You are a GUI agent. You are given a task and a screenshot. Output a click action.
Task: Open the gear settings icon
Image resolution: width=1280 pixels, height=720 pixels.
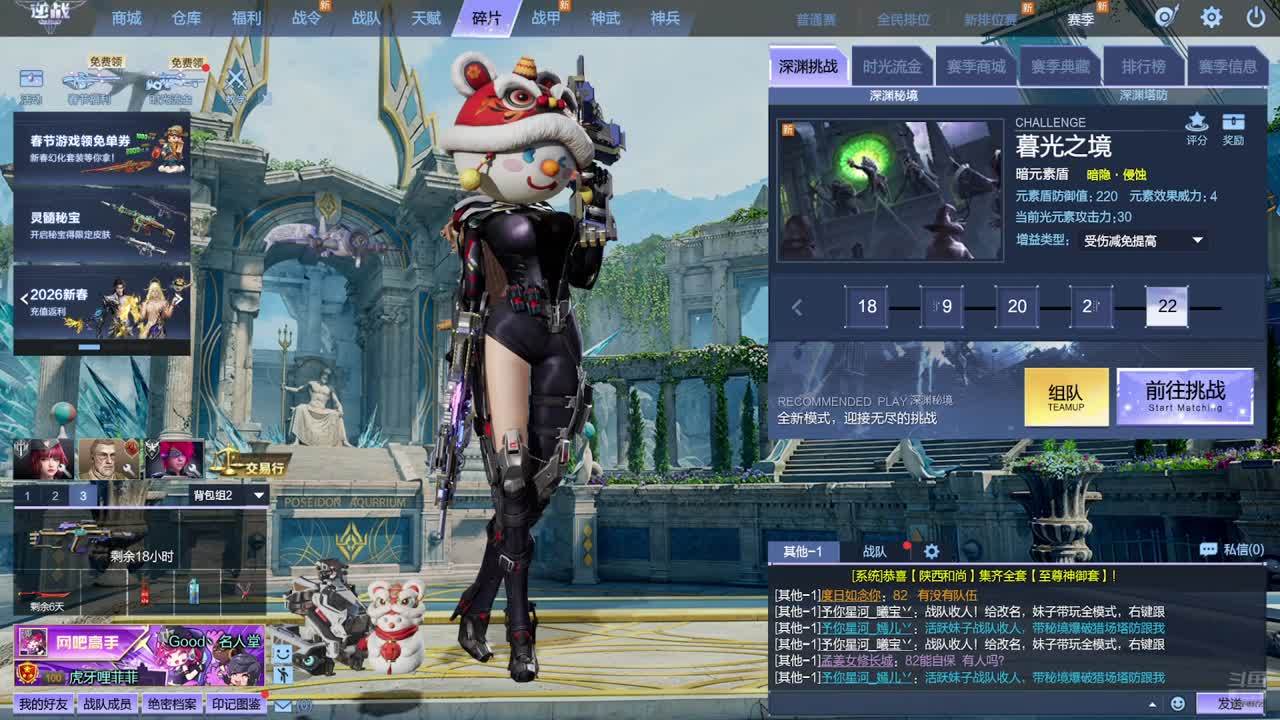(x=1211, y=17)
